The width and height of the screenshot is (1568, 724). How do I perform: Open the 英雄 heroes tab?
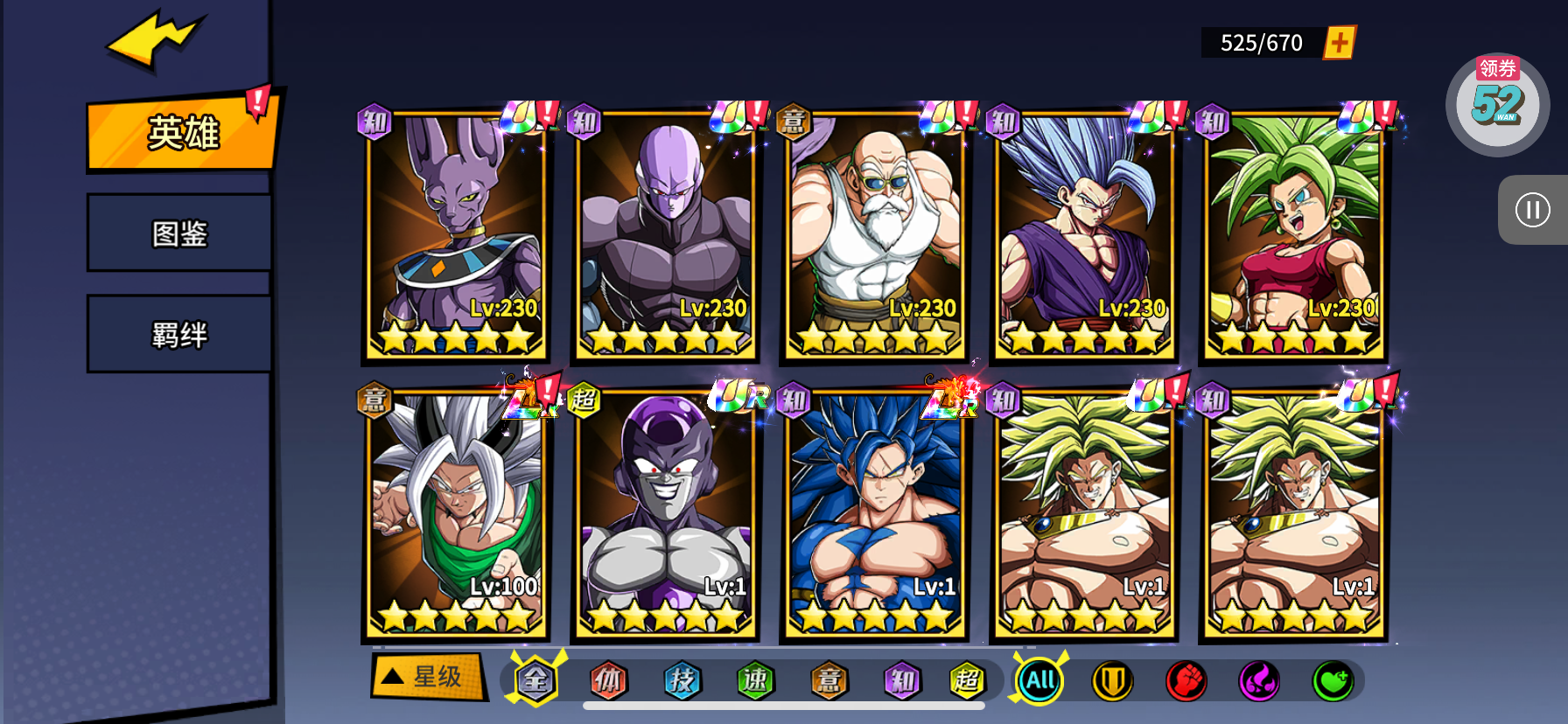point(182,133)
